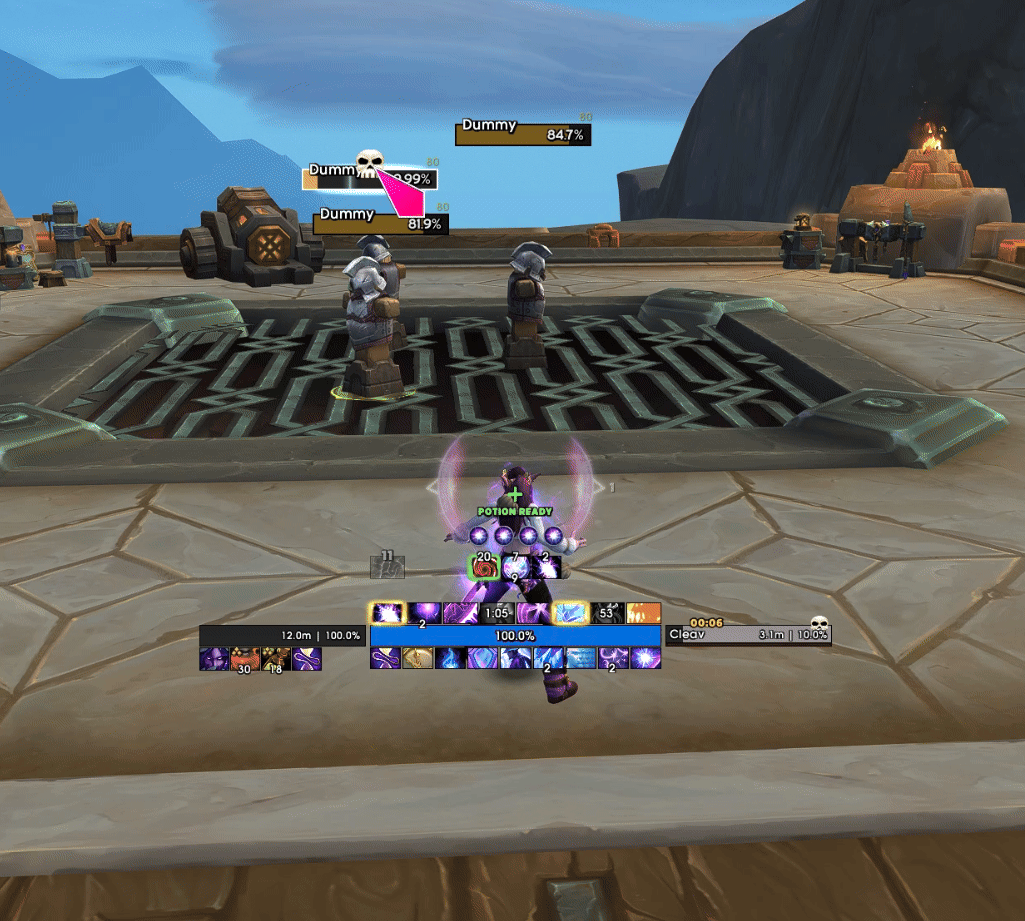The width and height of the screenshot is (1025, 921).
Task: Click the white-blue orb icon showing 7
Action: tap(516, 566)
